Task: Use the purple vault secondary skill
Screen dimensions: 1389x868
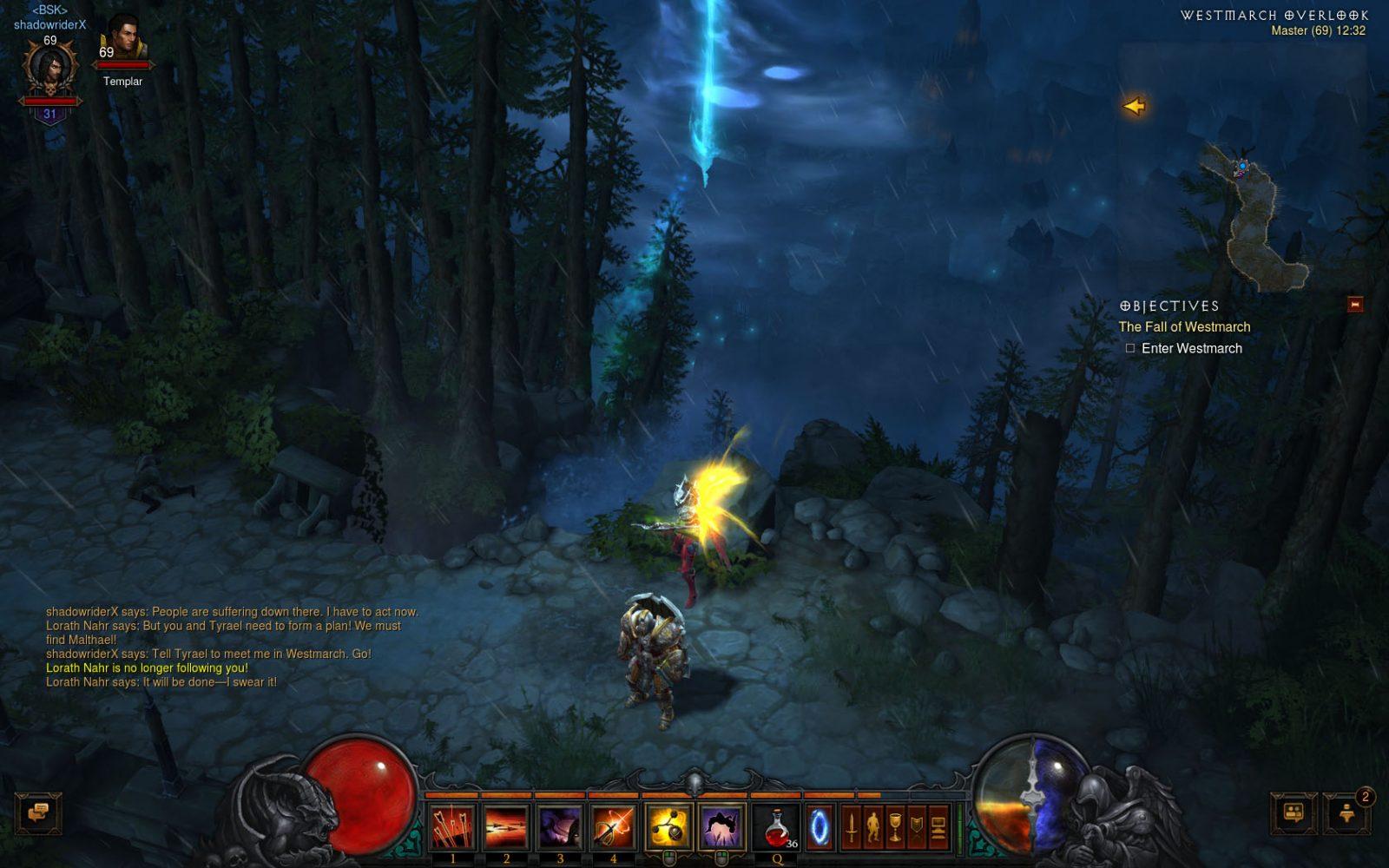Action: coord(721,826)
